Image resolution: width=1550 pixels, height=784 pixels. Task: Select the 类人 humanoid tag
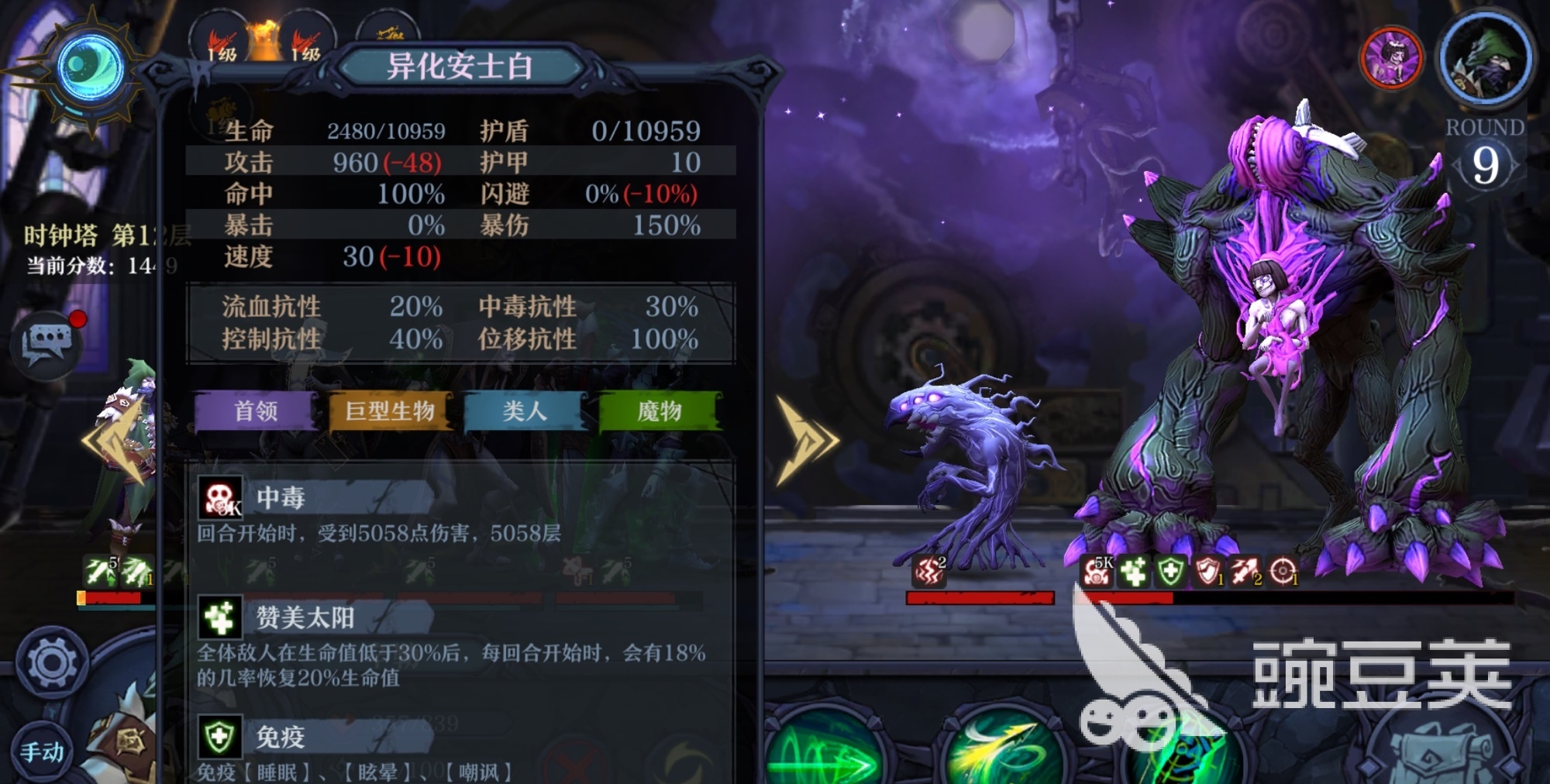click(525, 411)
